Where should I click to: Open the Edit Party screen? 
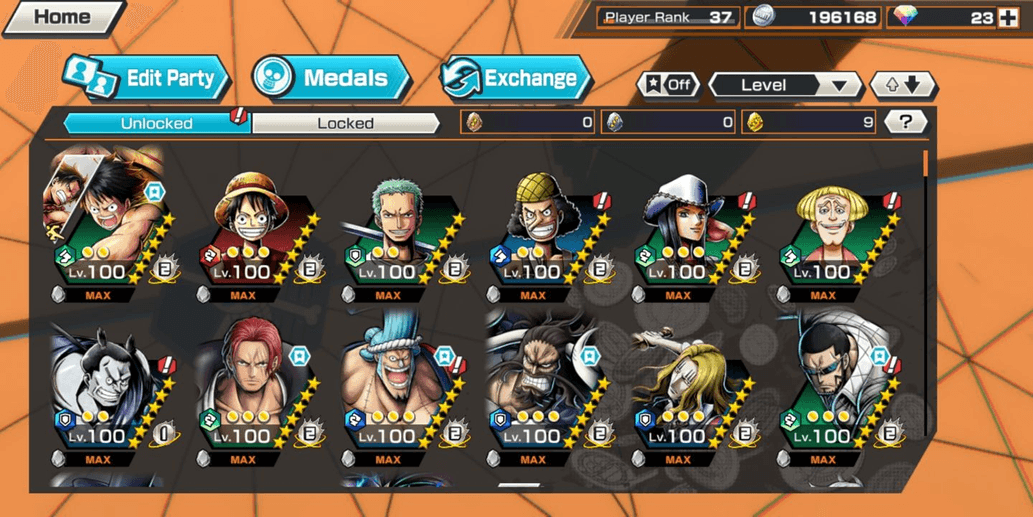click(x=147, y=79)
